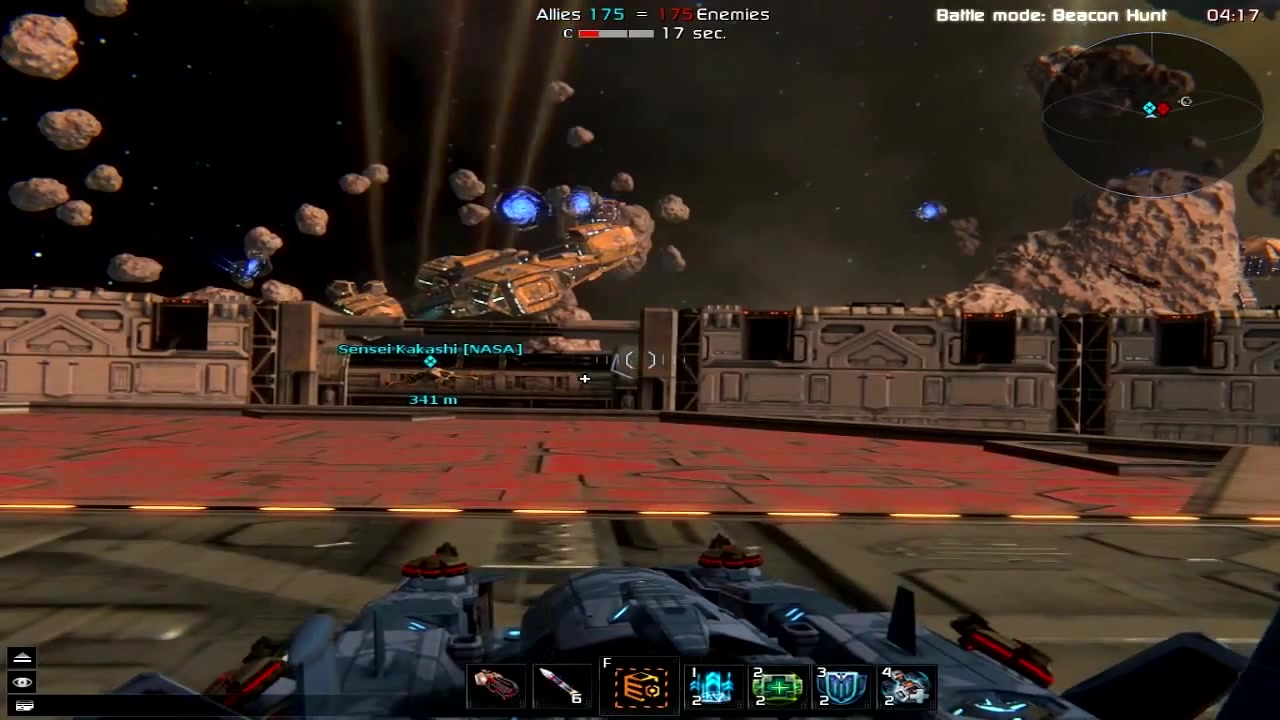
Task: Activate the orange special module on F
Action: pyautogui.click(x=641, y=688)
